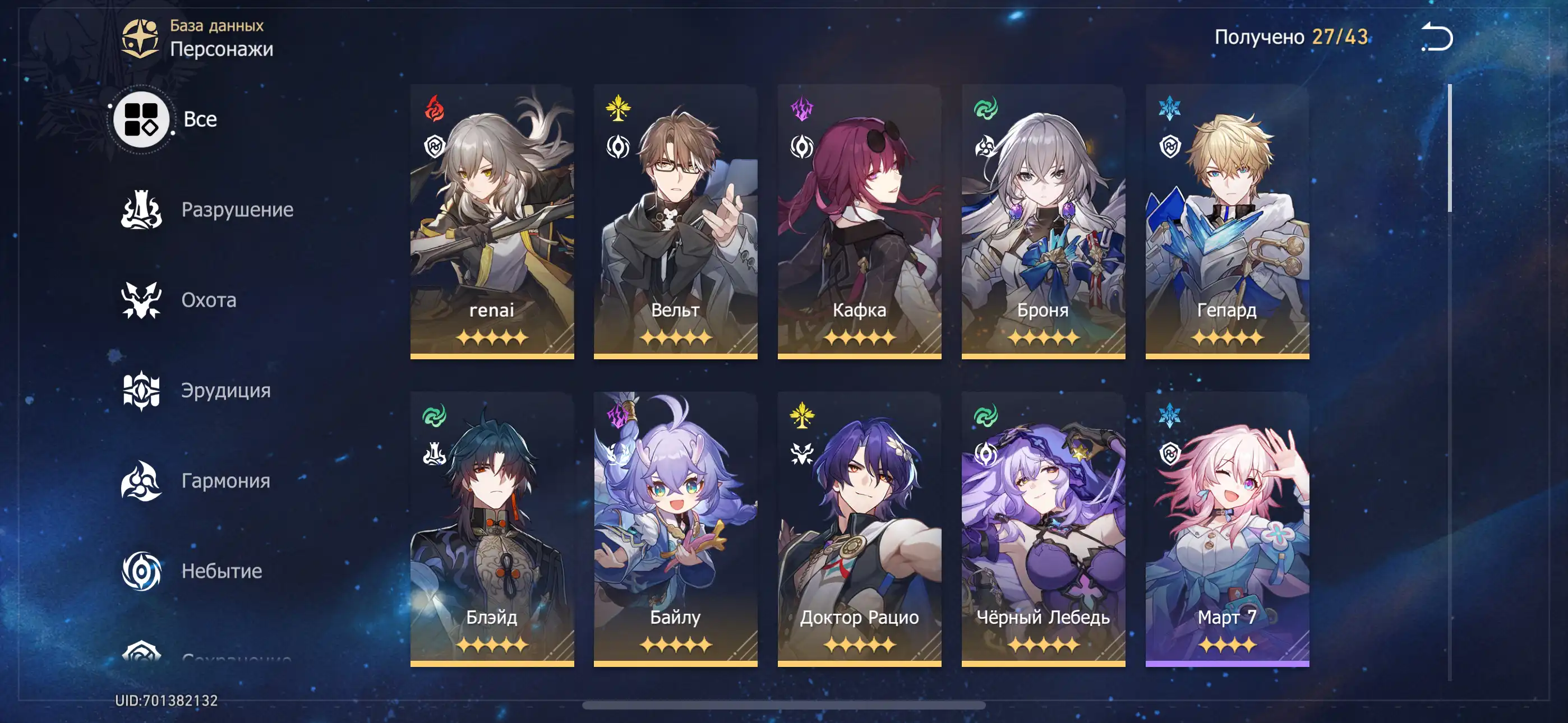1568x723 pixels.
Task: Click the return arrow button
Action: [1437, 36]
